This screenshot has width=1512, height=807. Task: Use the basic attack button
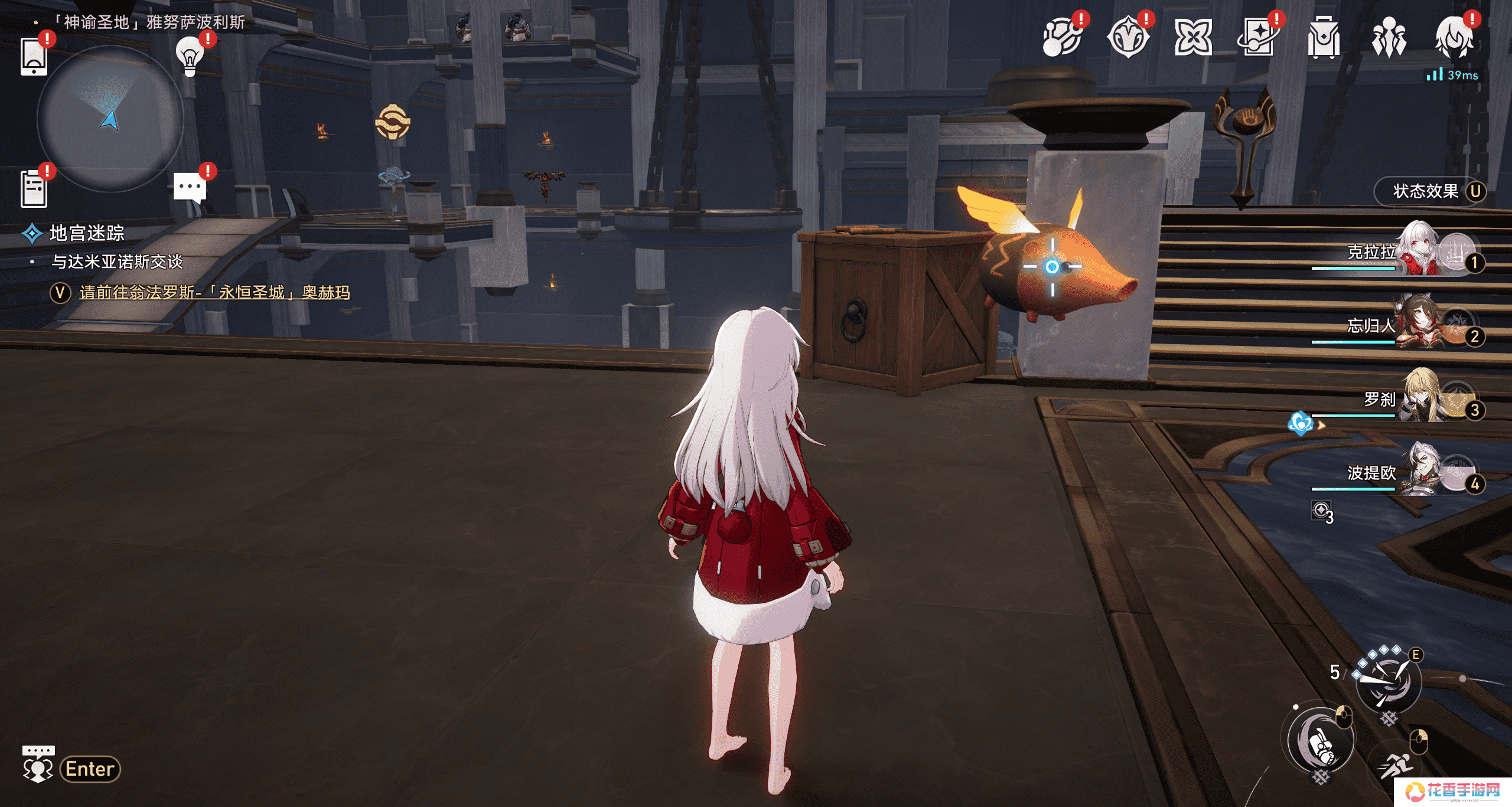[x=1322, y=741]
